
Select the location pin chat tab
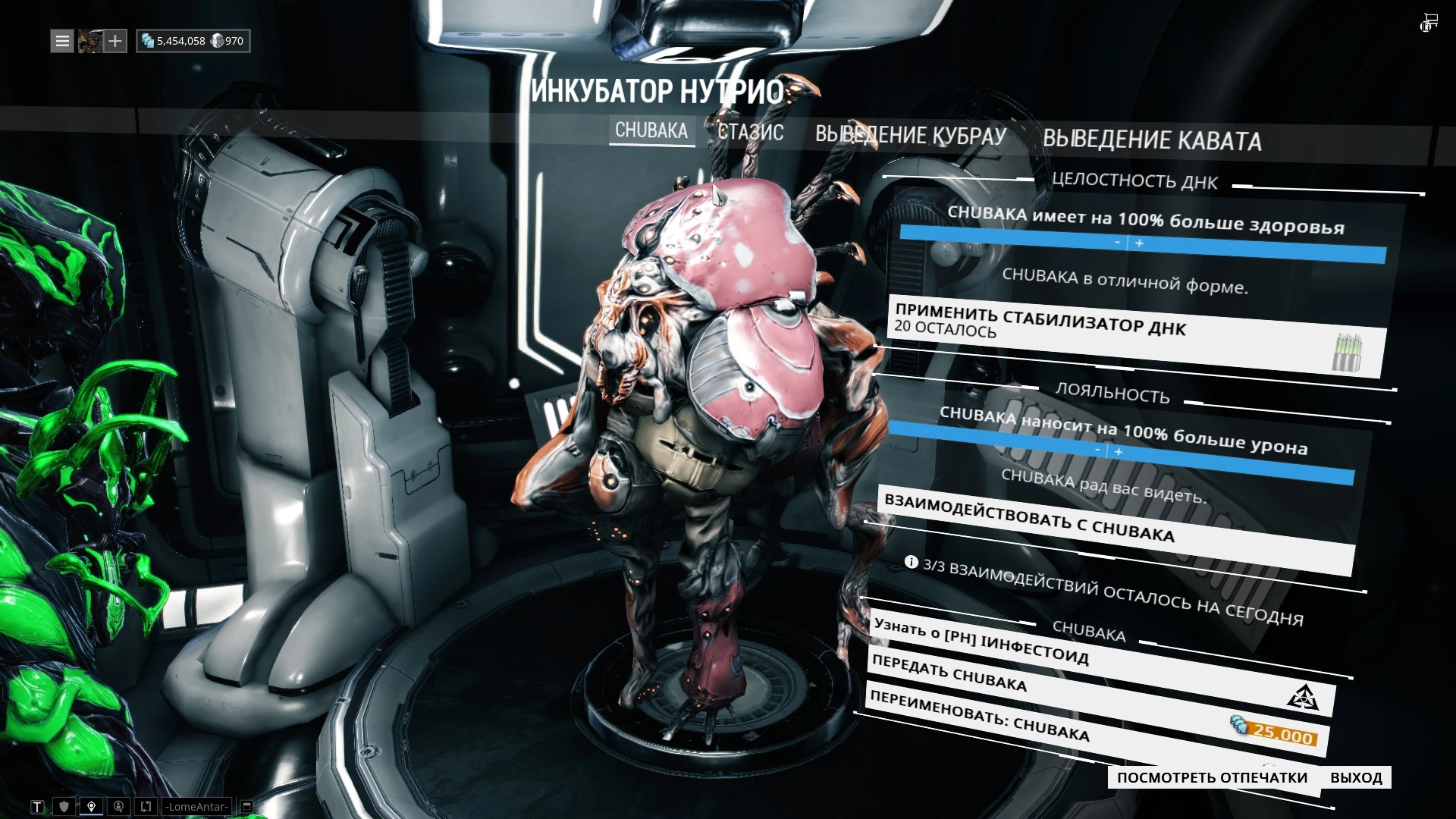tap(91, 807)
